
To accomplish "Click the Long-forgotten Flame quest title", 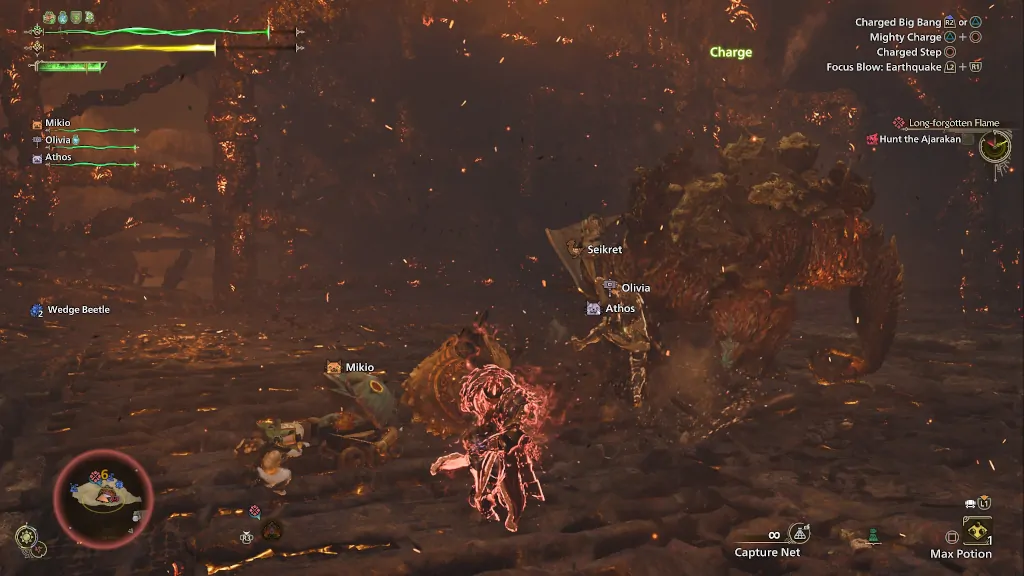I will 953,123.
